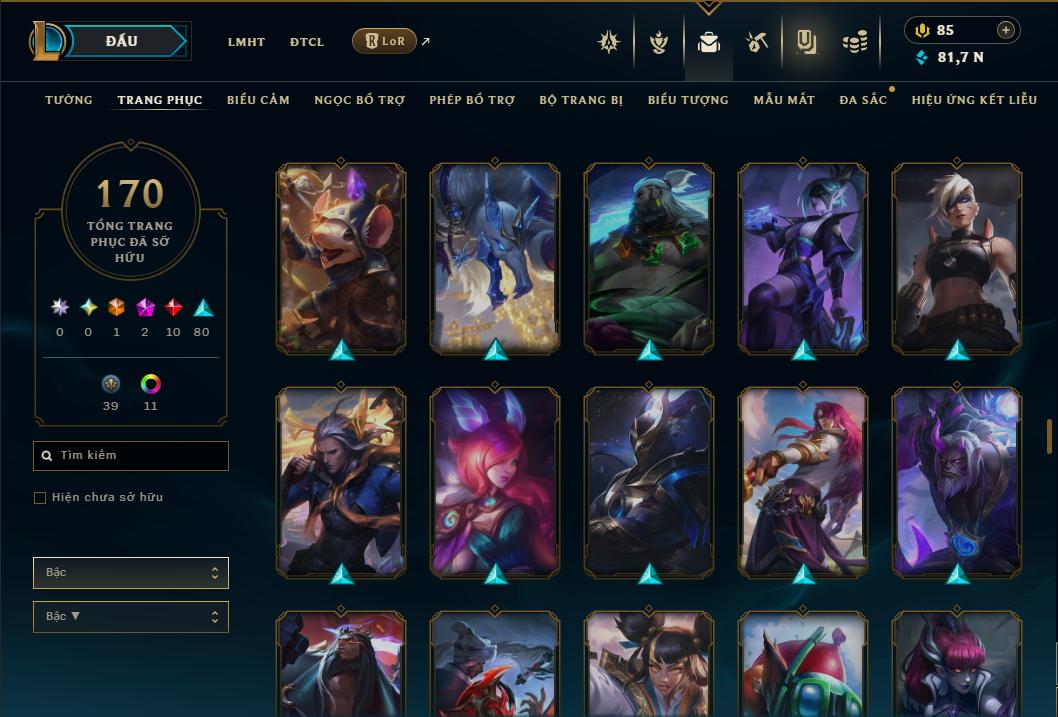This screenshot has height=717, width=1058.
Task: Select the BIỂU CẢM tab
Action: pyautogui.click(x=258, y=100)
